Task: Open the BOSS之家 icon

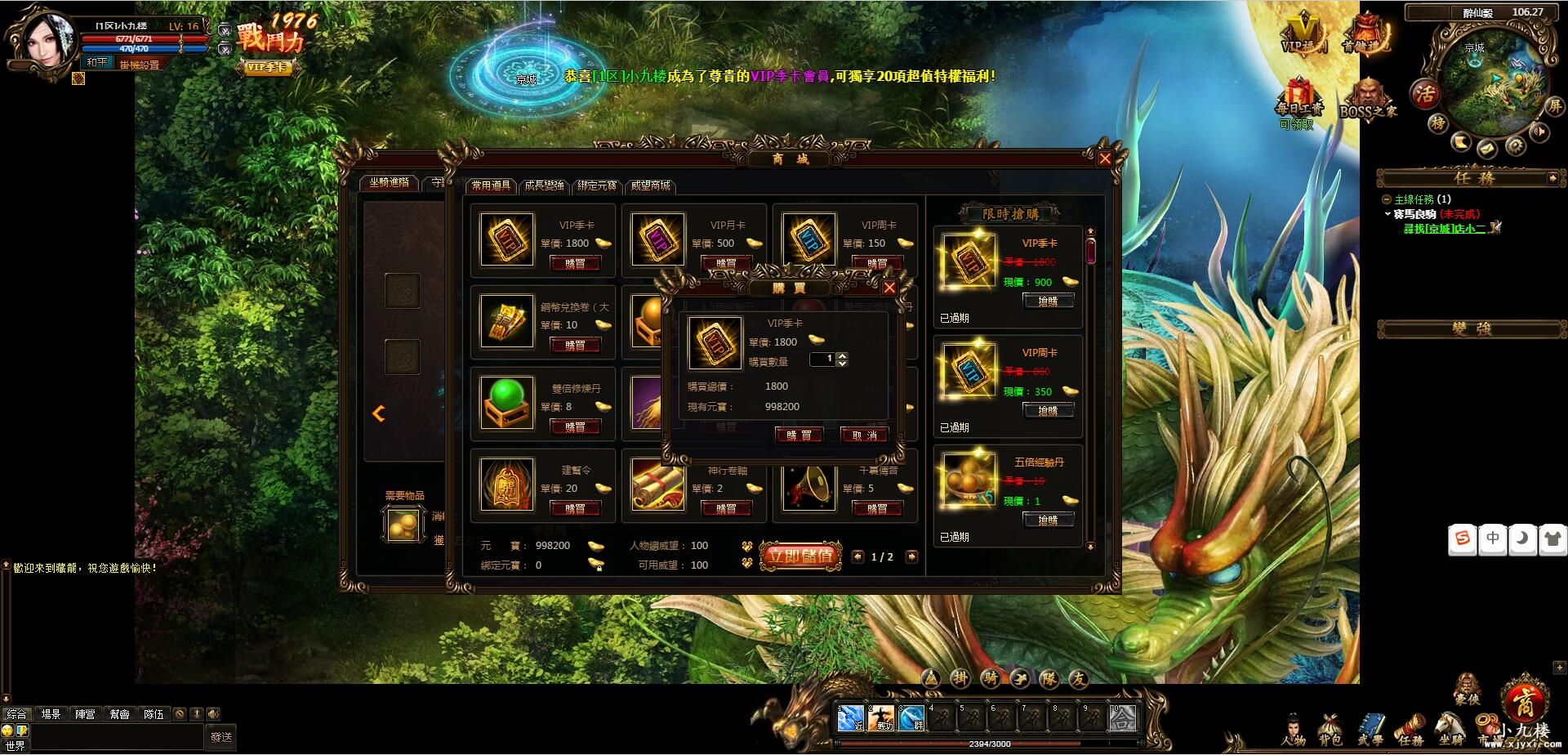Action: [x=1367, y=93]
